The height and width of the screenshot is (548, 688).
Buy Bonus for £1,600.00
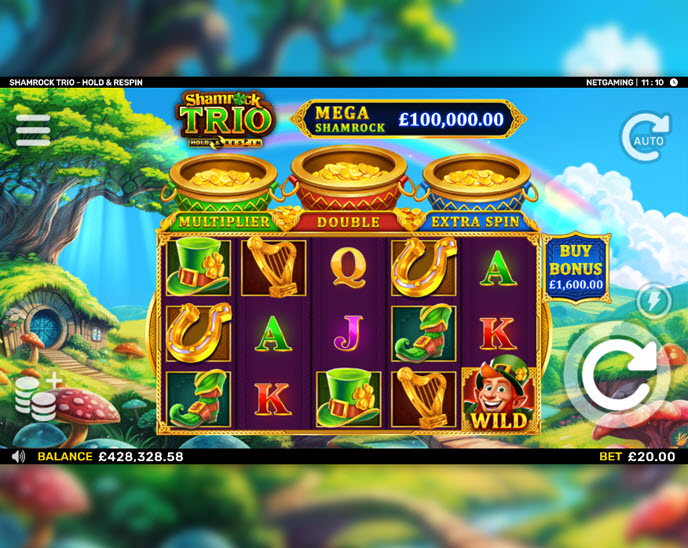coord(575,268)
